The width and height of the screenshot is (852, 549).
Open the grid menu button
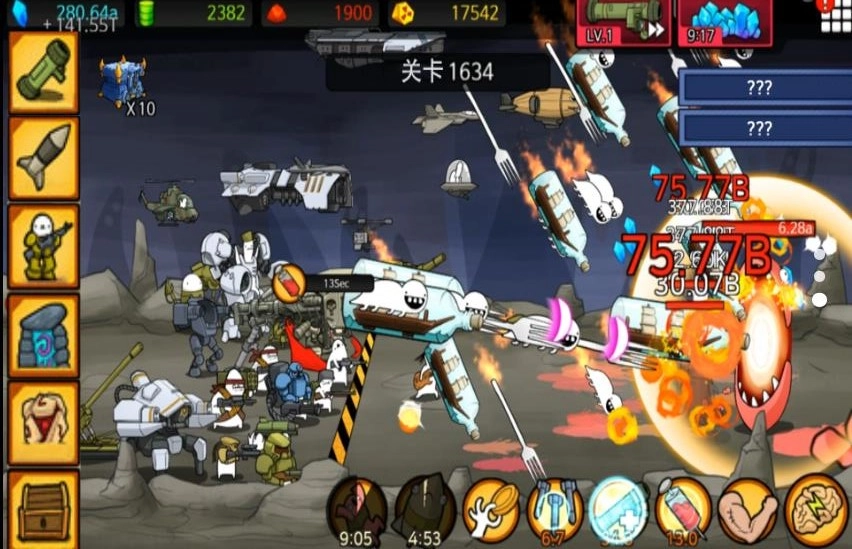(x=834, y=17)
